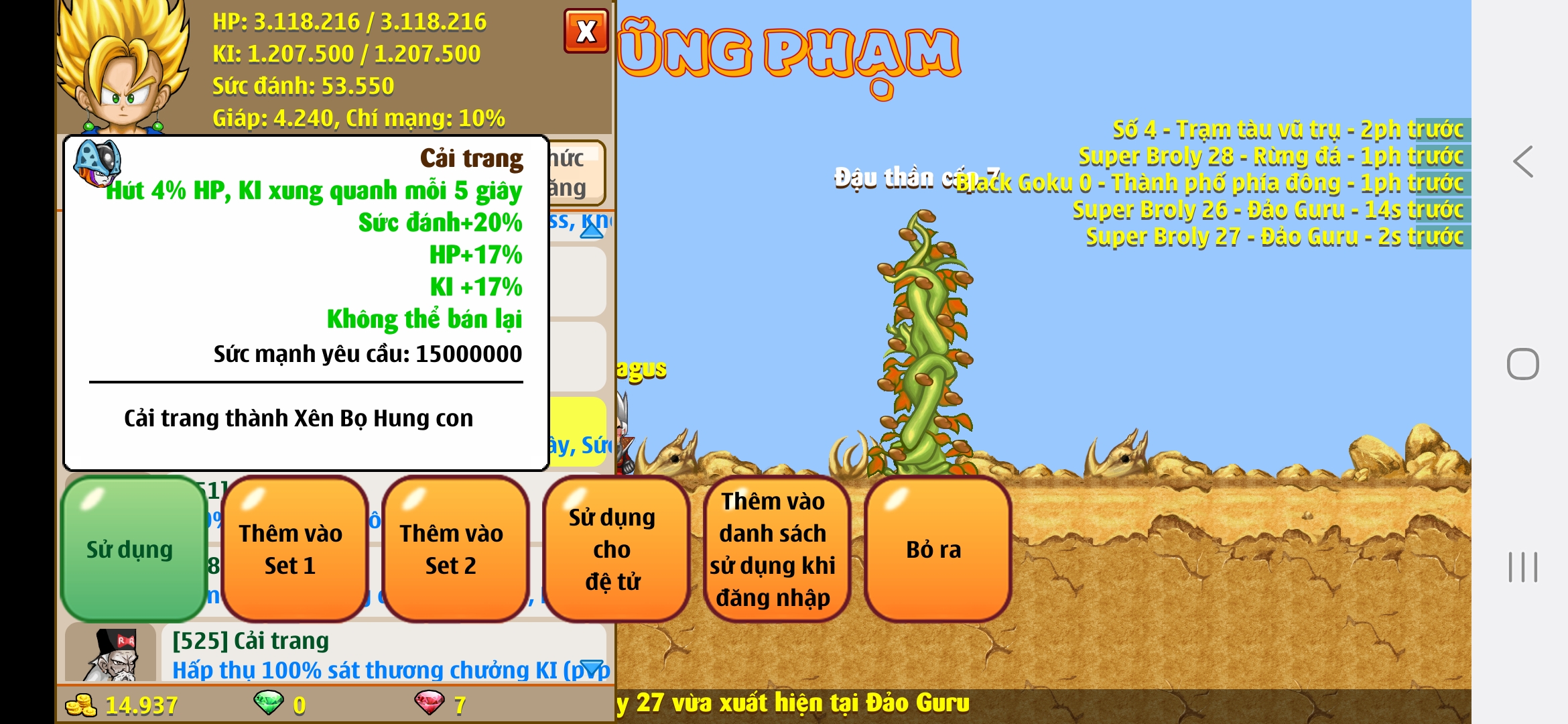The width and height of the screenshot is (1568, 724).
Task: Close the inventory panel with the X button
Action: [586, 31]
